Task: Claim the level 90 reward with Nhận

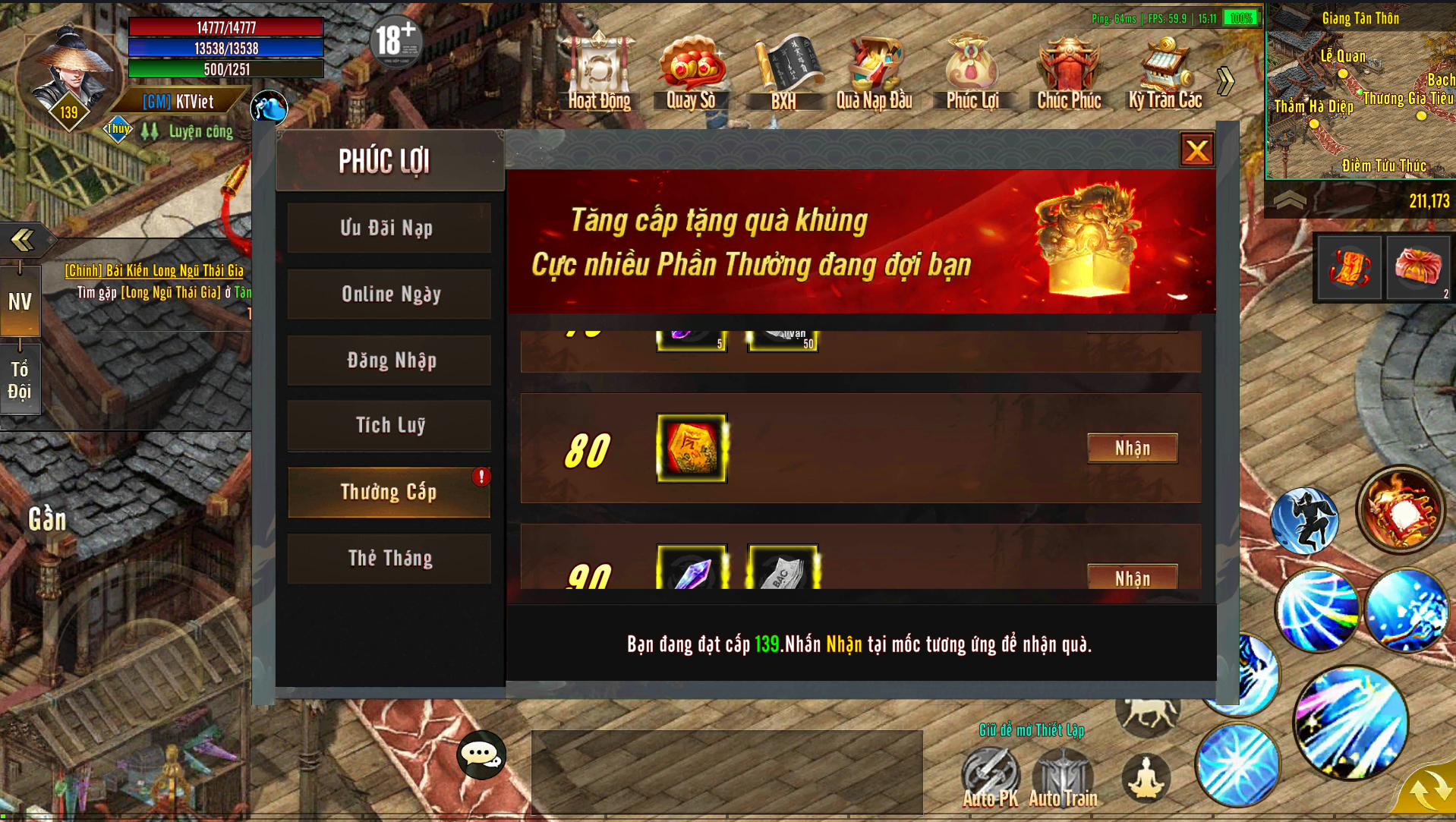Action: tap(1132, 578)
